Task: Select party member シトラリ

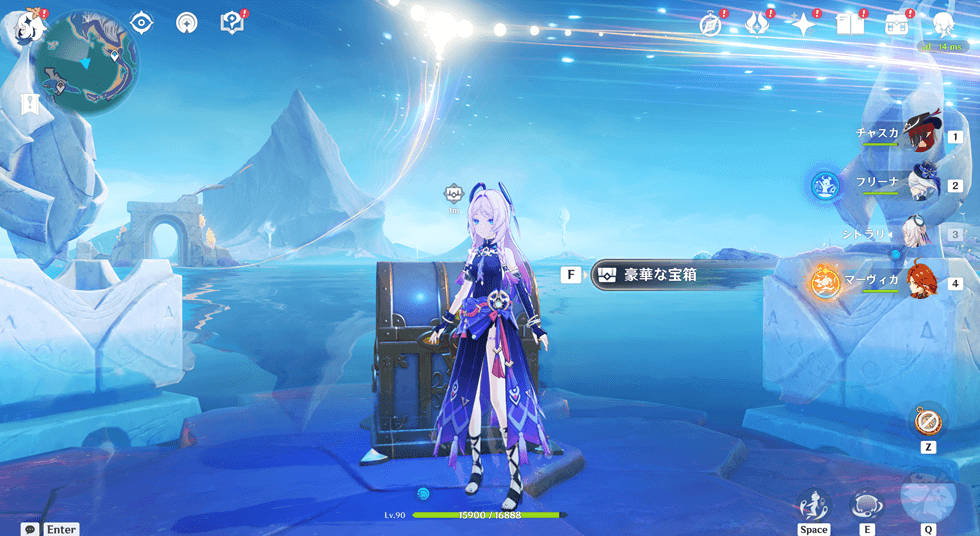Action: point(915,233)
